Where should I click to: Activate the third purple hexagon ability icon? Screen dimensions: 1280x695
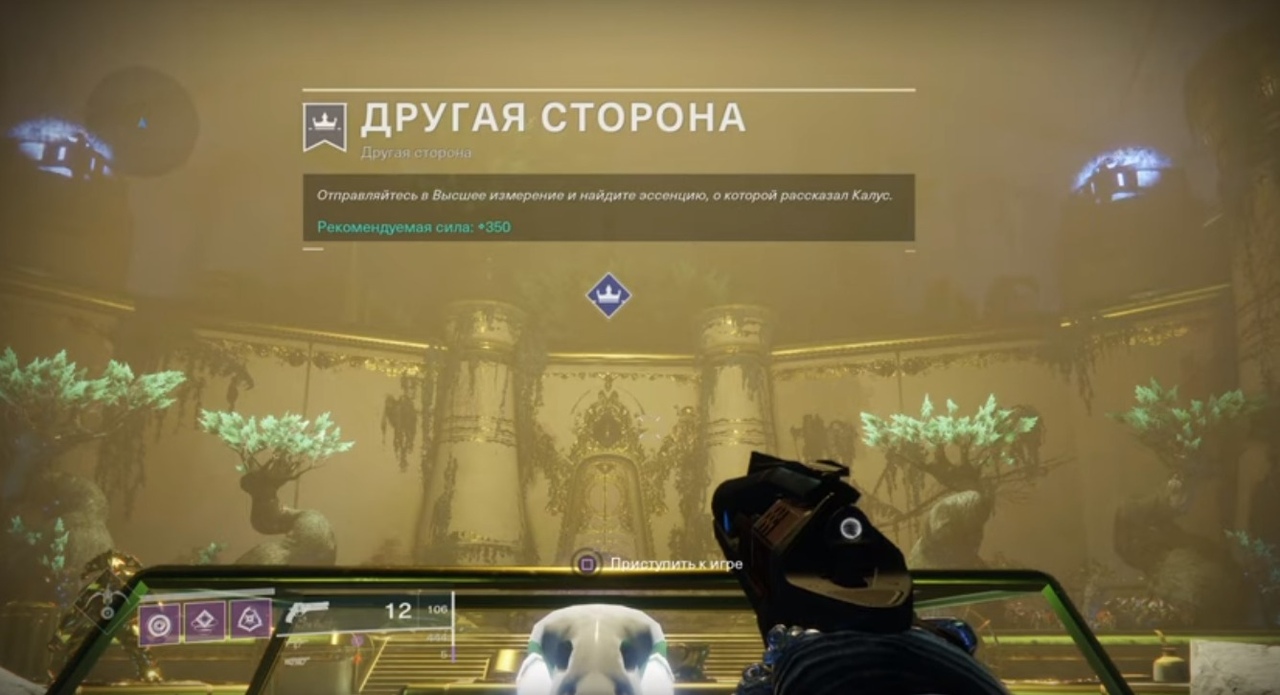[250, 619]
